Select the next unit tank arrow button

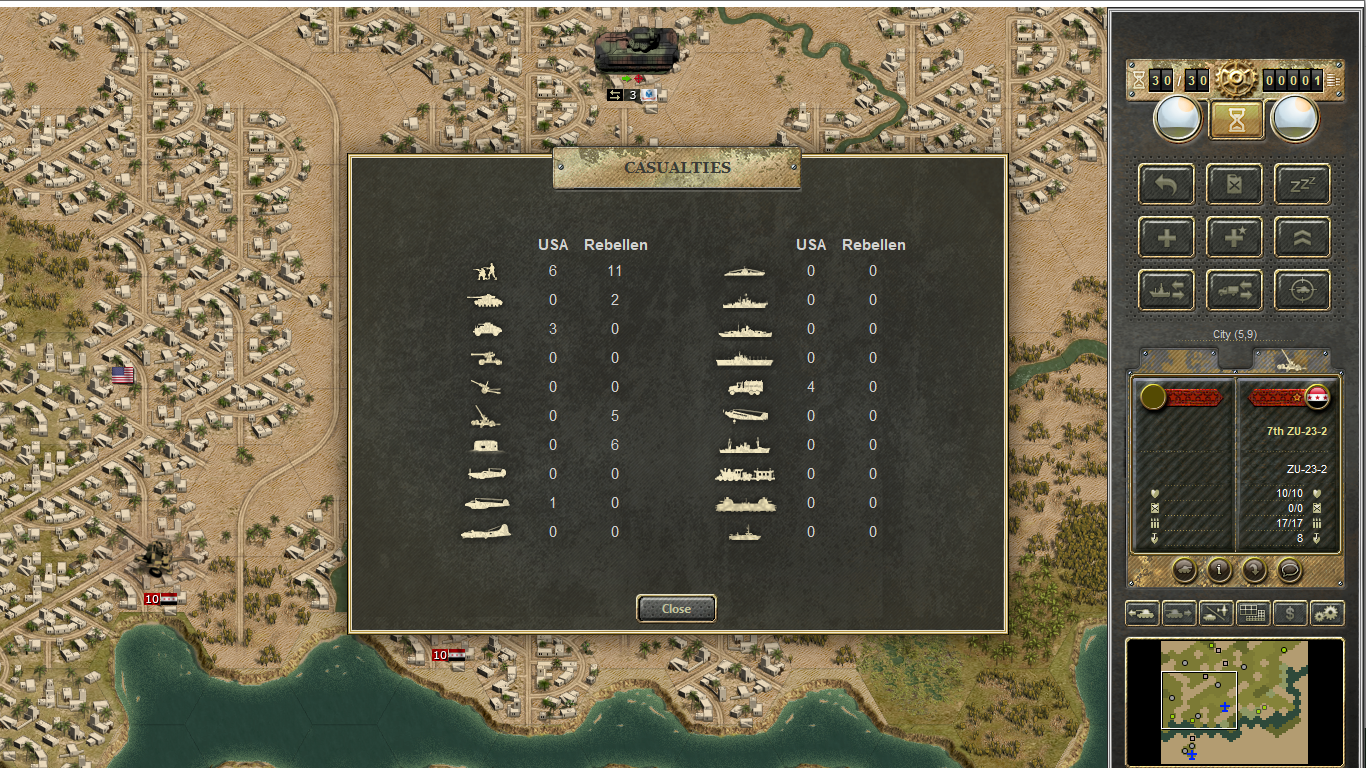pos(1180,613)
